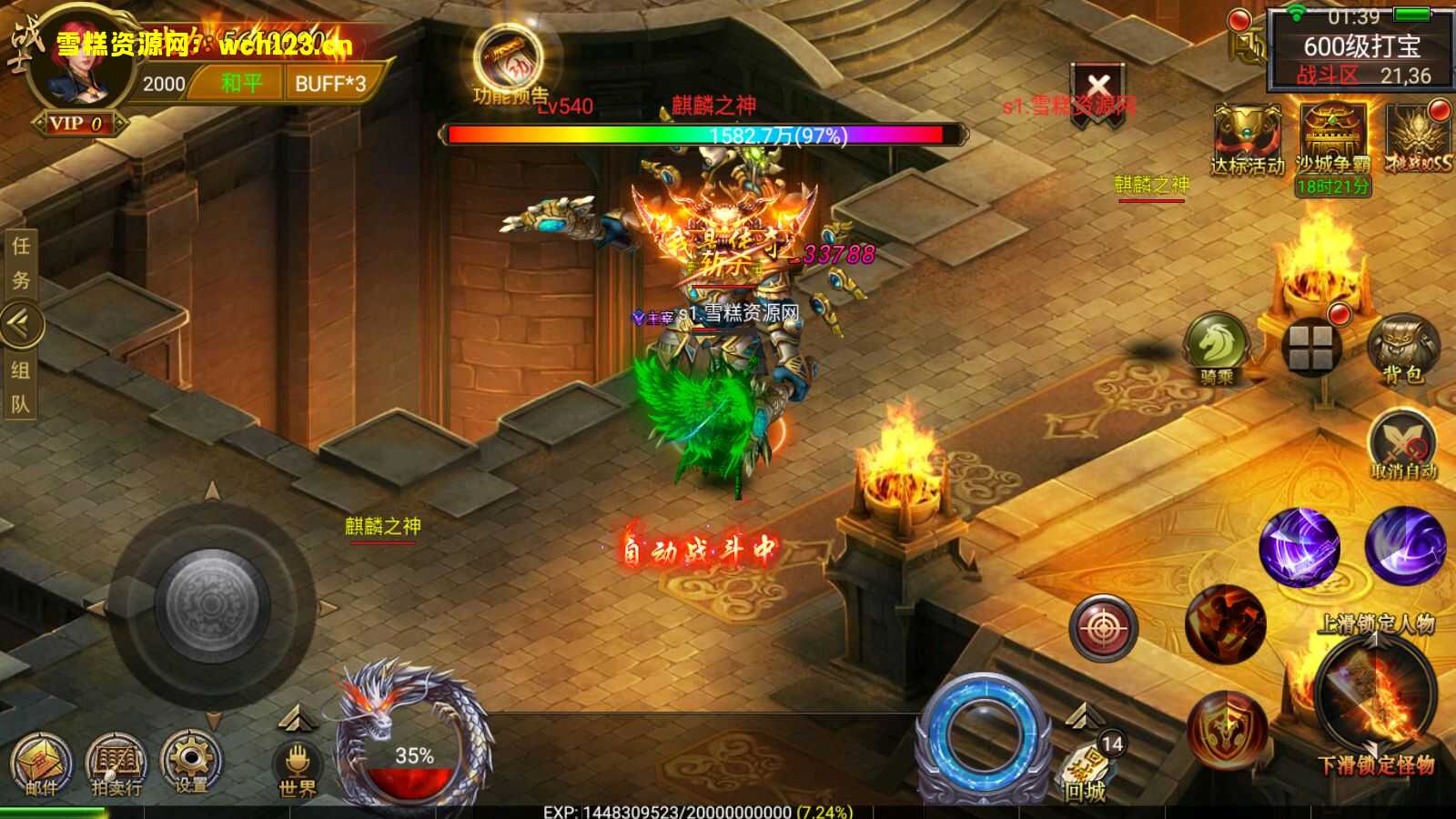Collapse the side panel with the arrow
The height and width of the screenshot is (819, 1456).
(x=20, y=323)
